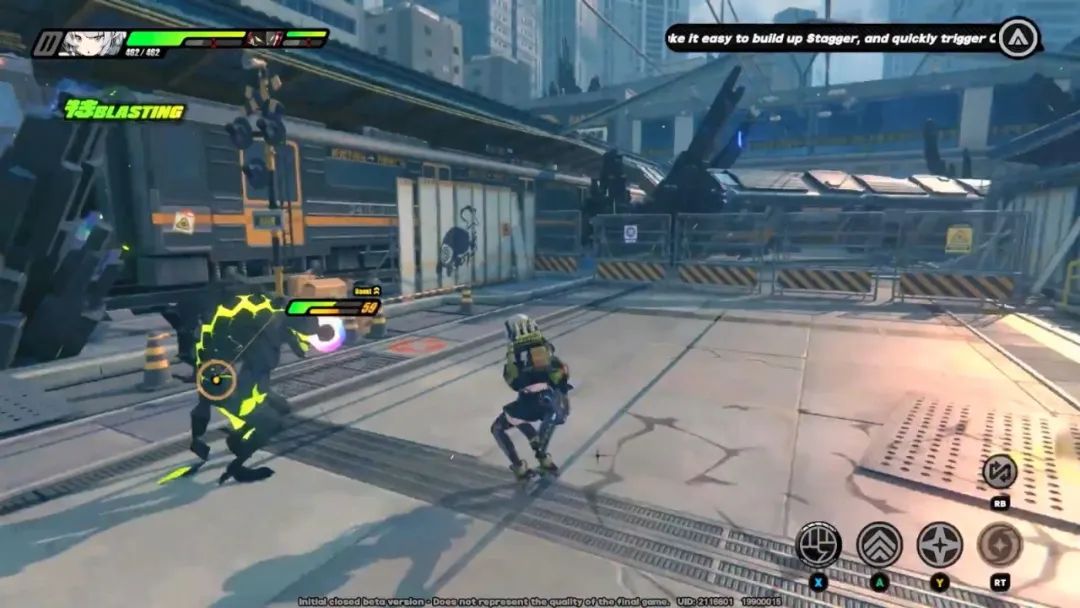Trigger the swirl ultimate ability icon
The width and height of the screenshot is (1080, 608).
(x=999, y=544)
